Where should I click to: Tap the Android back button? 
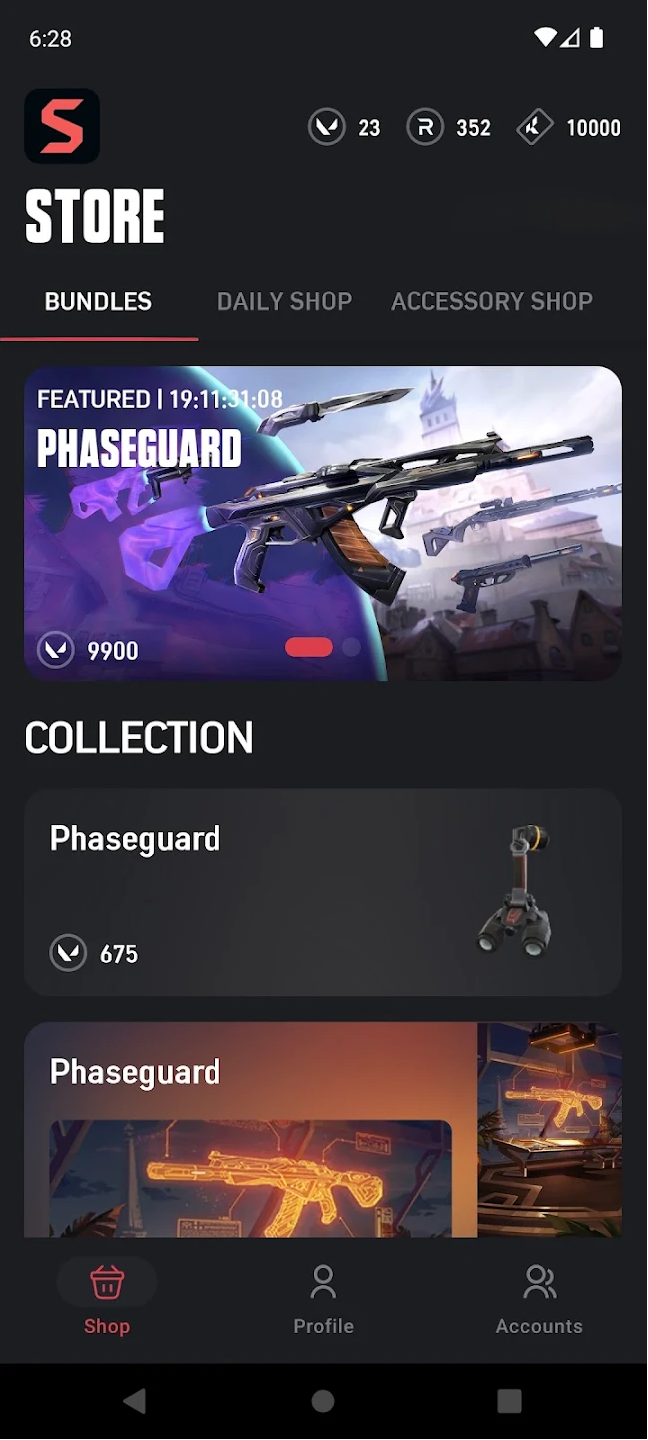point(134,1401)
